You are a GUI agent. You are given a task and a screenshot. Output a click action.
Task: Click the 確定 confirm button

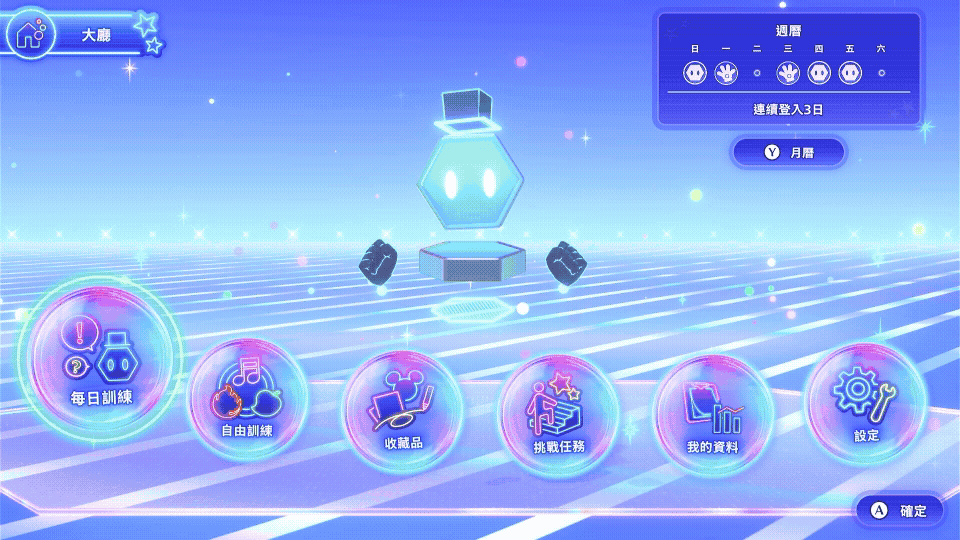[899, 510]
